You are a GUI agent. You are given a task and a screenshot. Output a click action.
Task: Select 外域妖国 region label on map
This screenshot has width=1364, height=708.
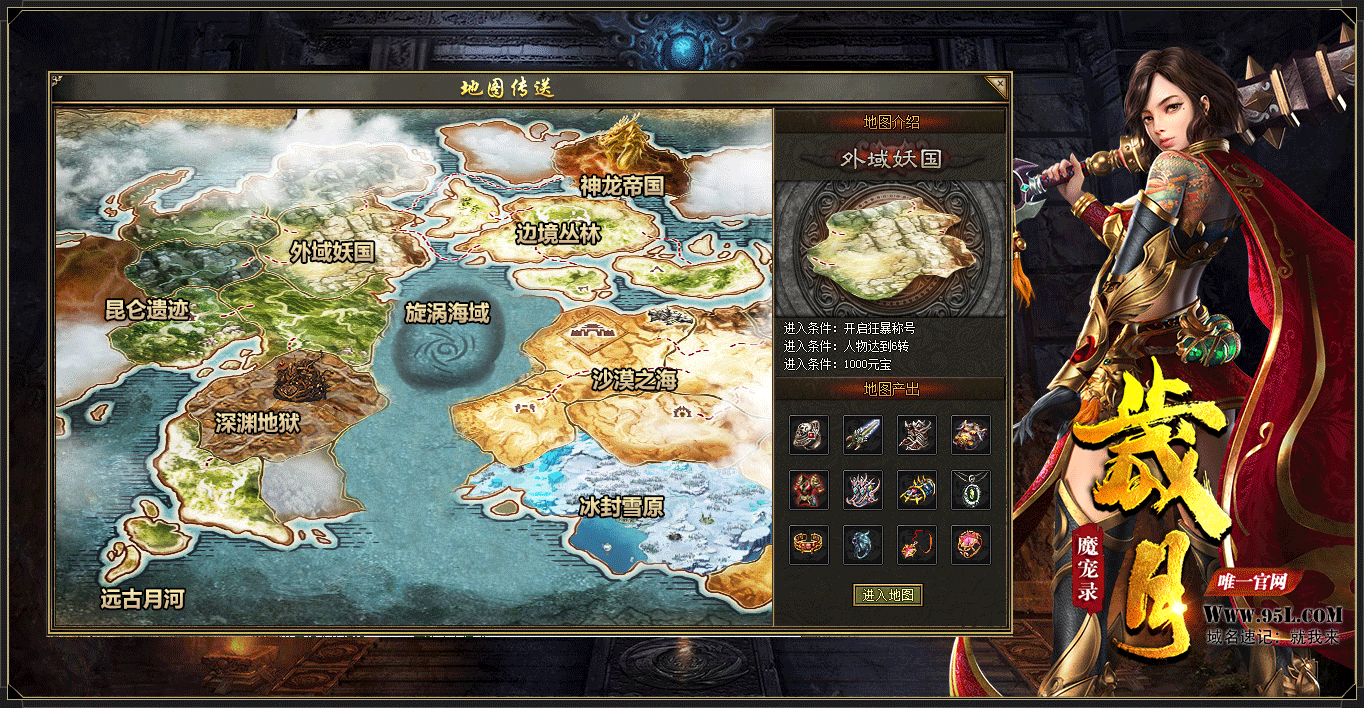click(x=332, y=252)
